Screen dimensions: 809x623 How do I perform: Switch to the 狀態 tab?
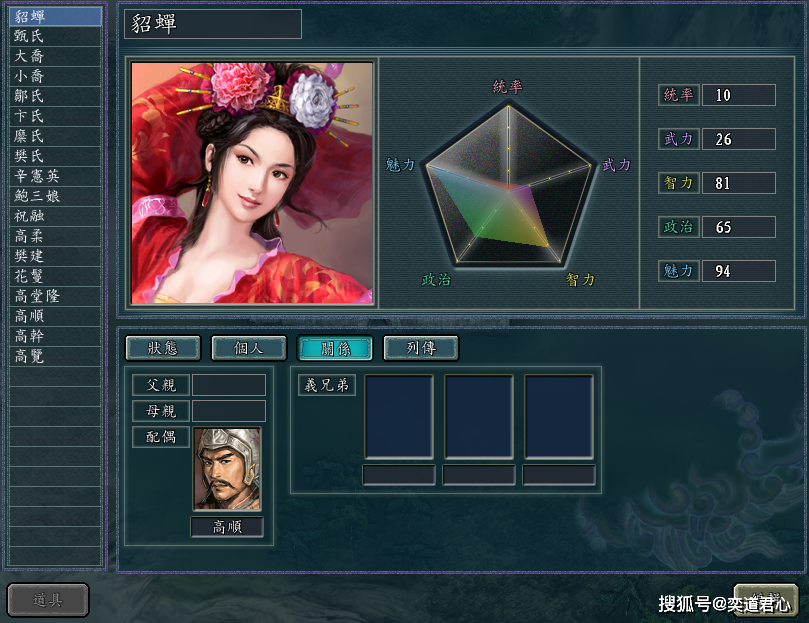coord(162,348)
